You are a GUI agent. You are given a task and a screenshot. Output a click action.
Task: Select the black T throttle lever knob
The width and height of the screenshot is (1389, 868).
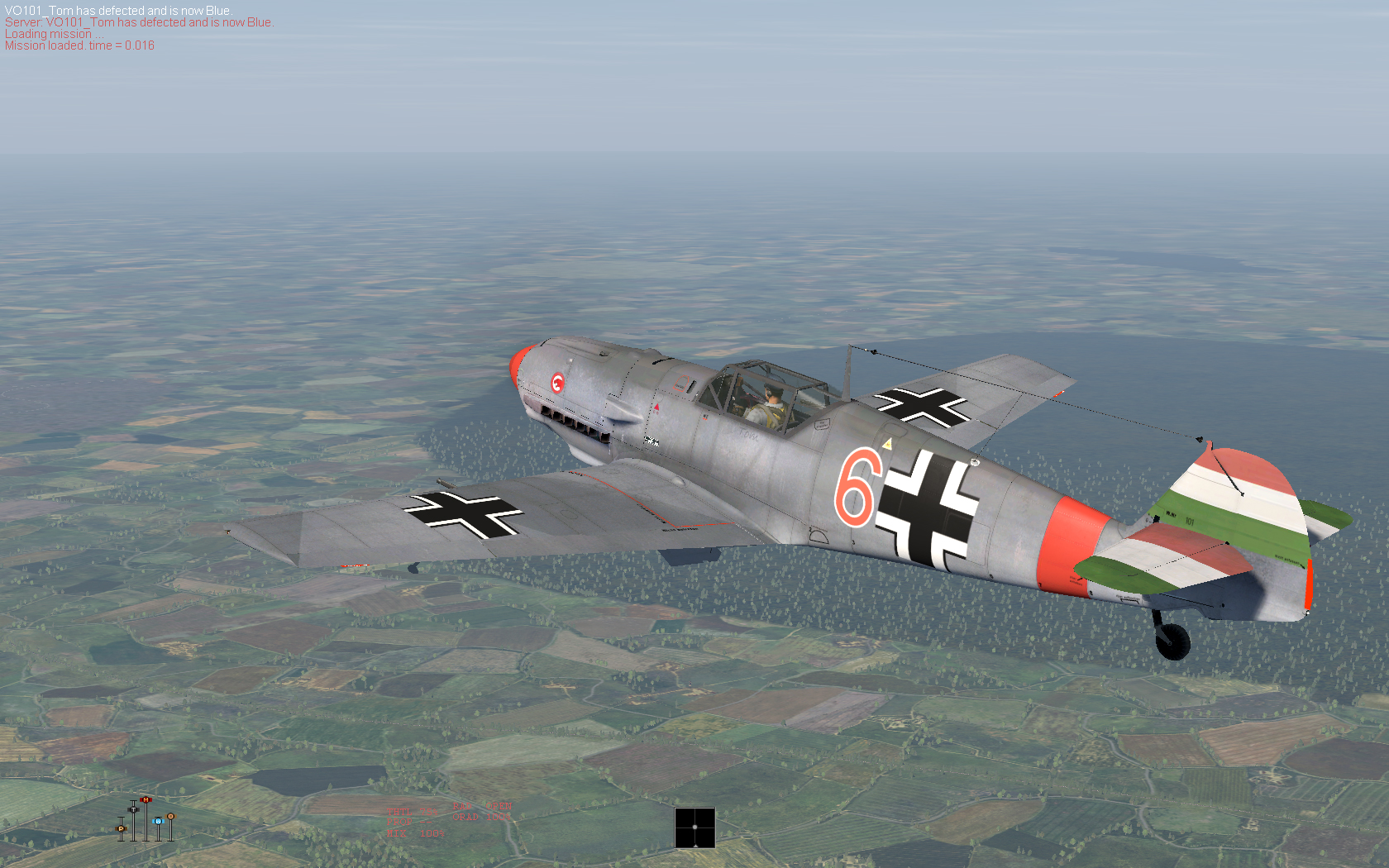click(x=133, y=808)
